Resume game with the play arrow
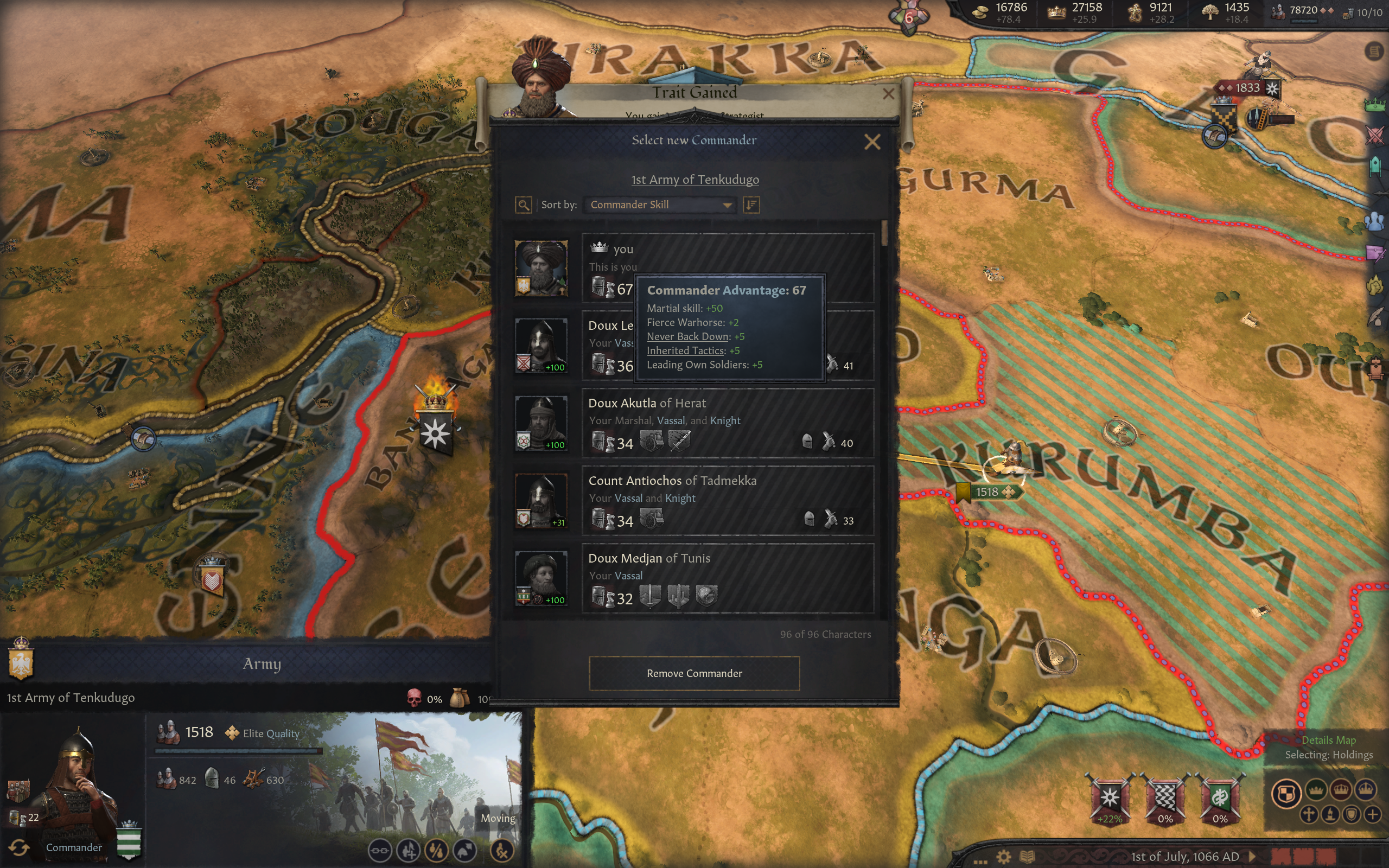The width and height of the screenshot is (1389, 868). 1252,857
